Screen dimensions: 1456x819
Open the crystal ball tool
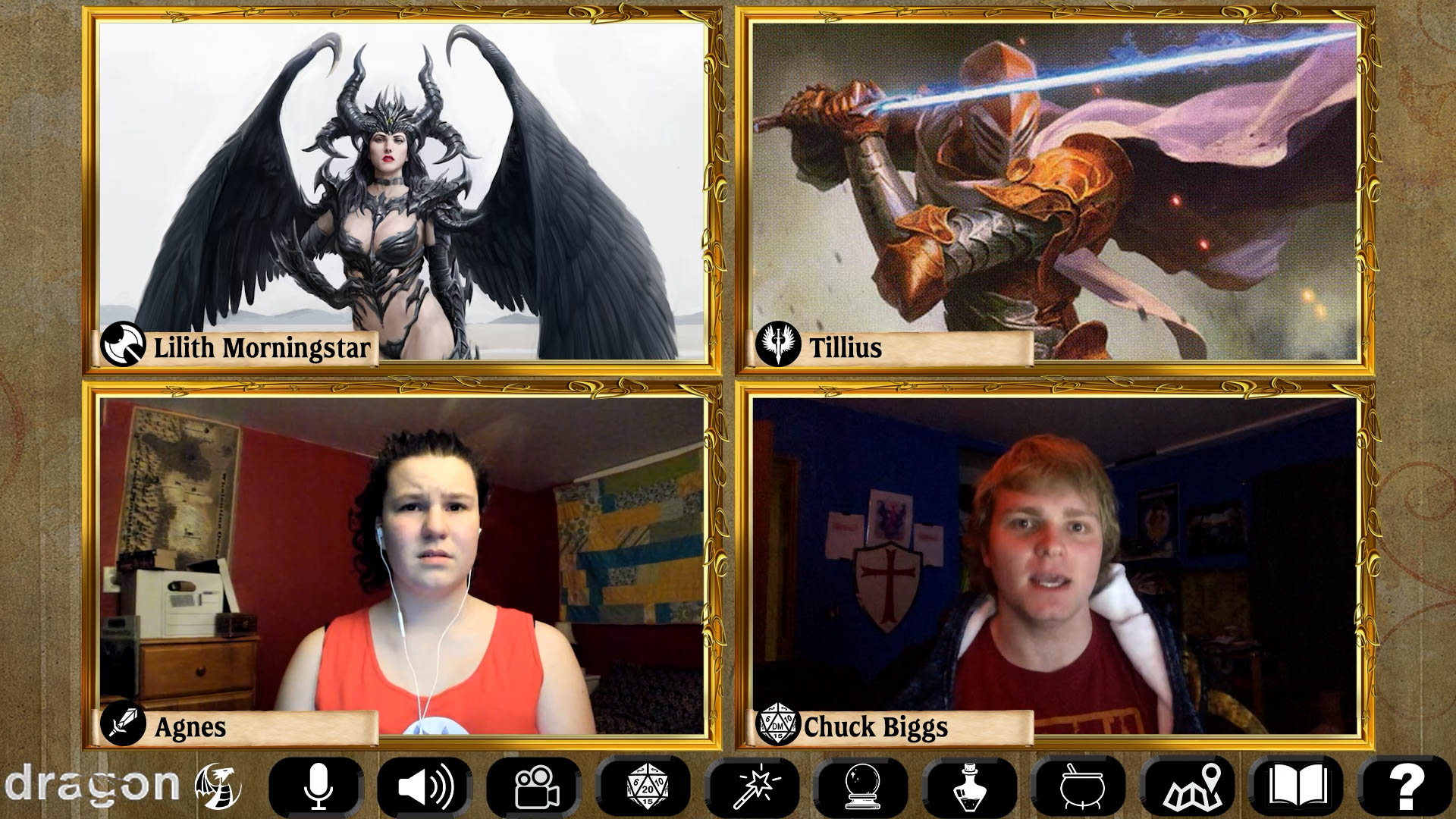[863, 786]
